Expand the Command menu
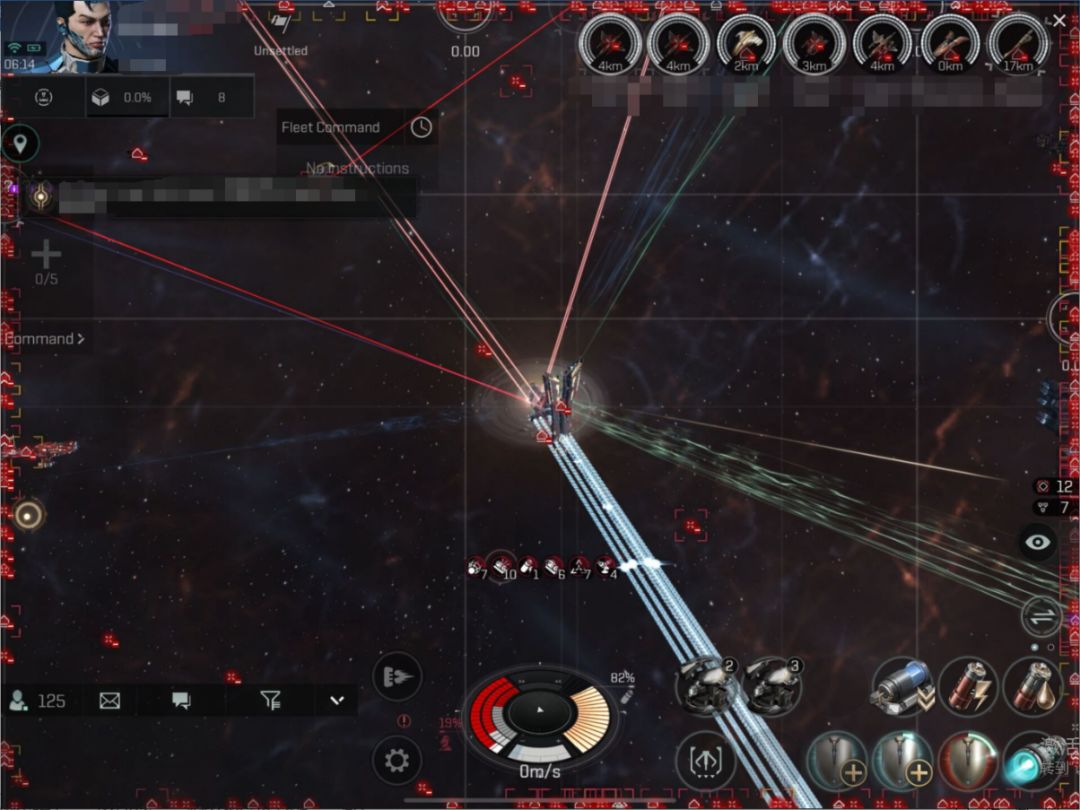 [44, 339]
